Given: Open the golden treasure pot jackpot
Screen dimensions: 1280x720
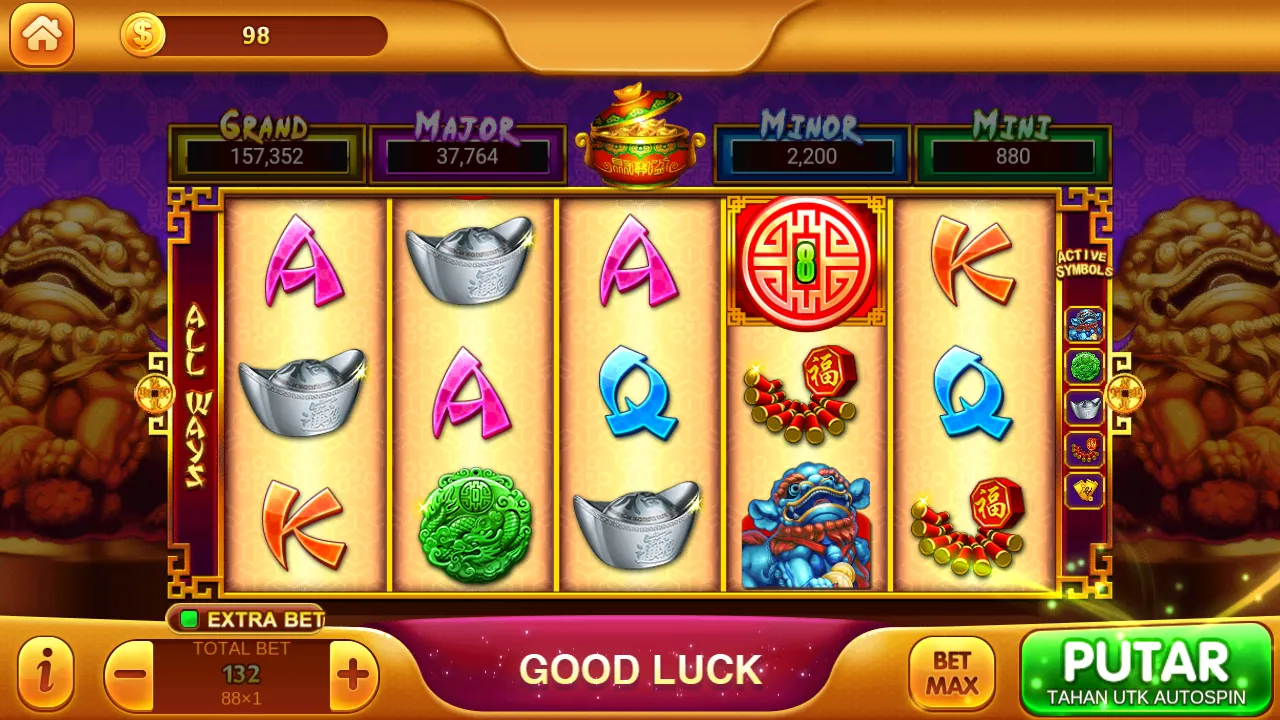Looking at the screenshot, I should pyautogui.click(x=640, y=136).
